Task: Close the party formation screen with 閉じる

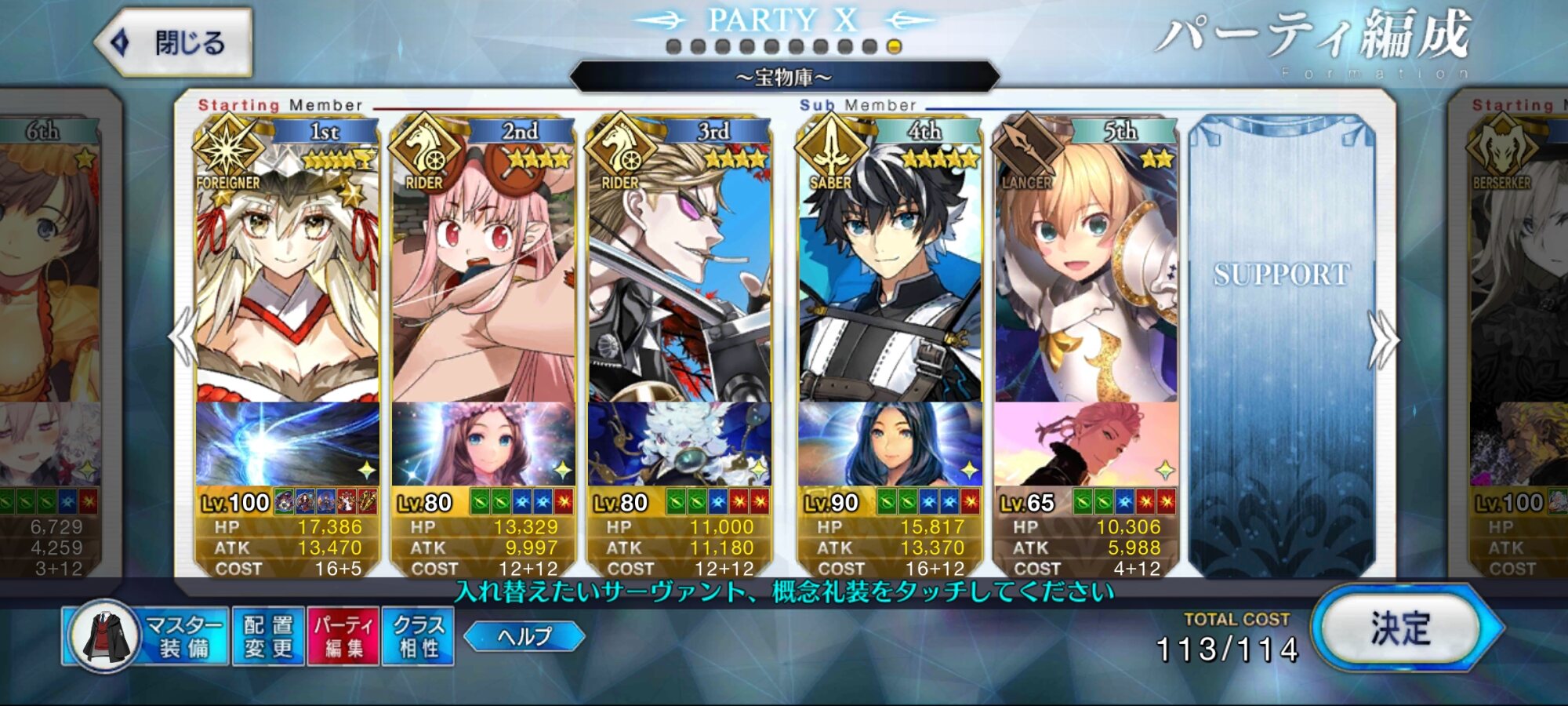Action: [174, 42]
